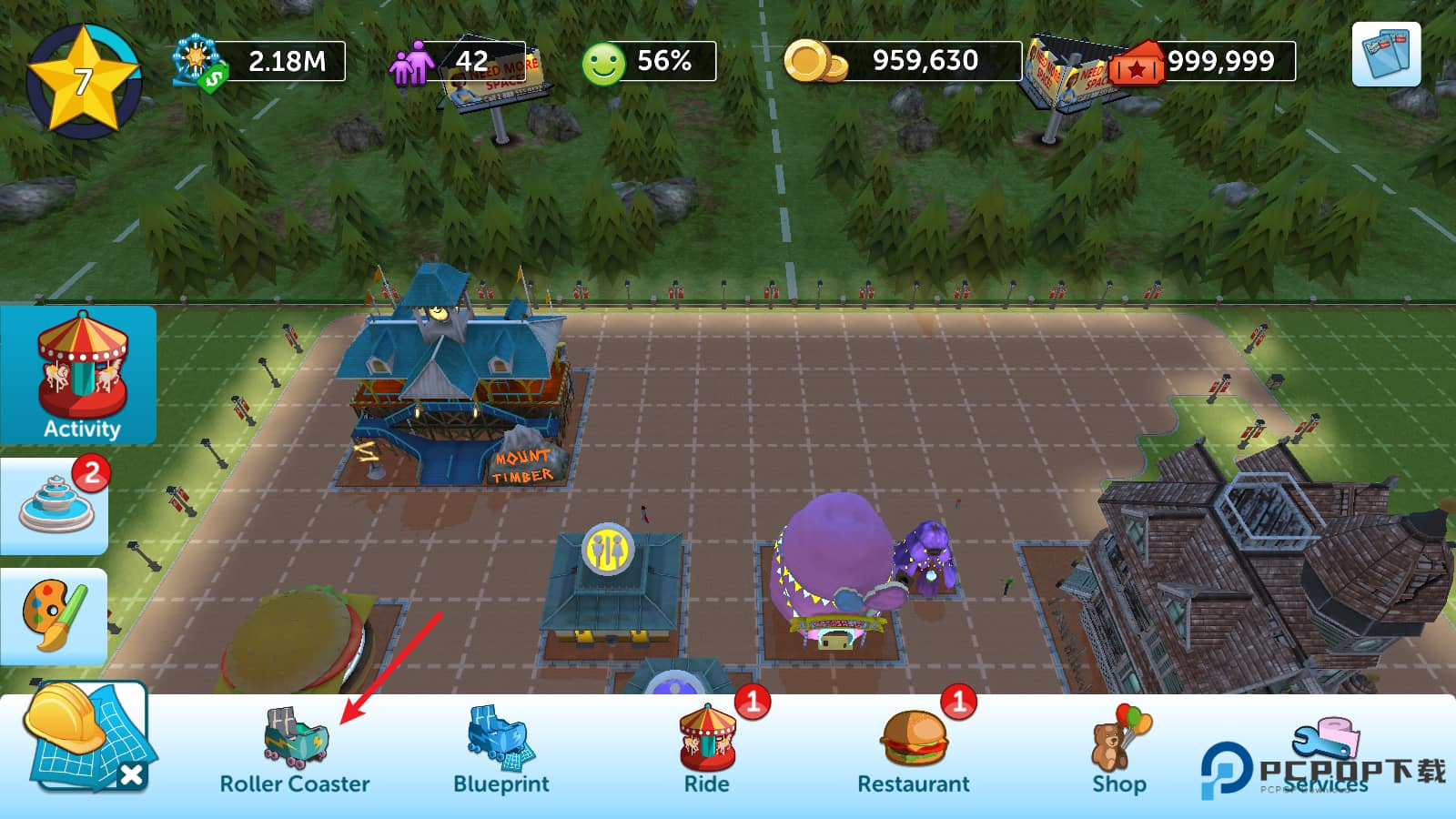Viewport: 1456px width, 819px height.
Task: Open the Shop build category
Action: pos(1119,751)
